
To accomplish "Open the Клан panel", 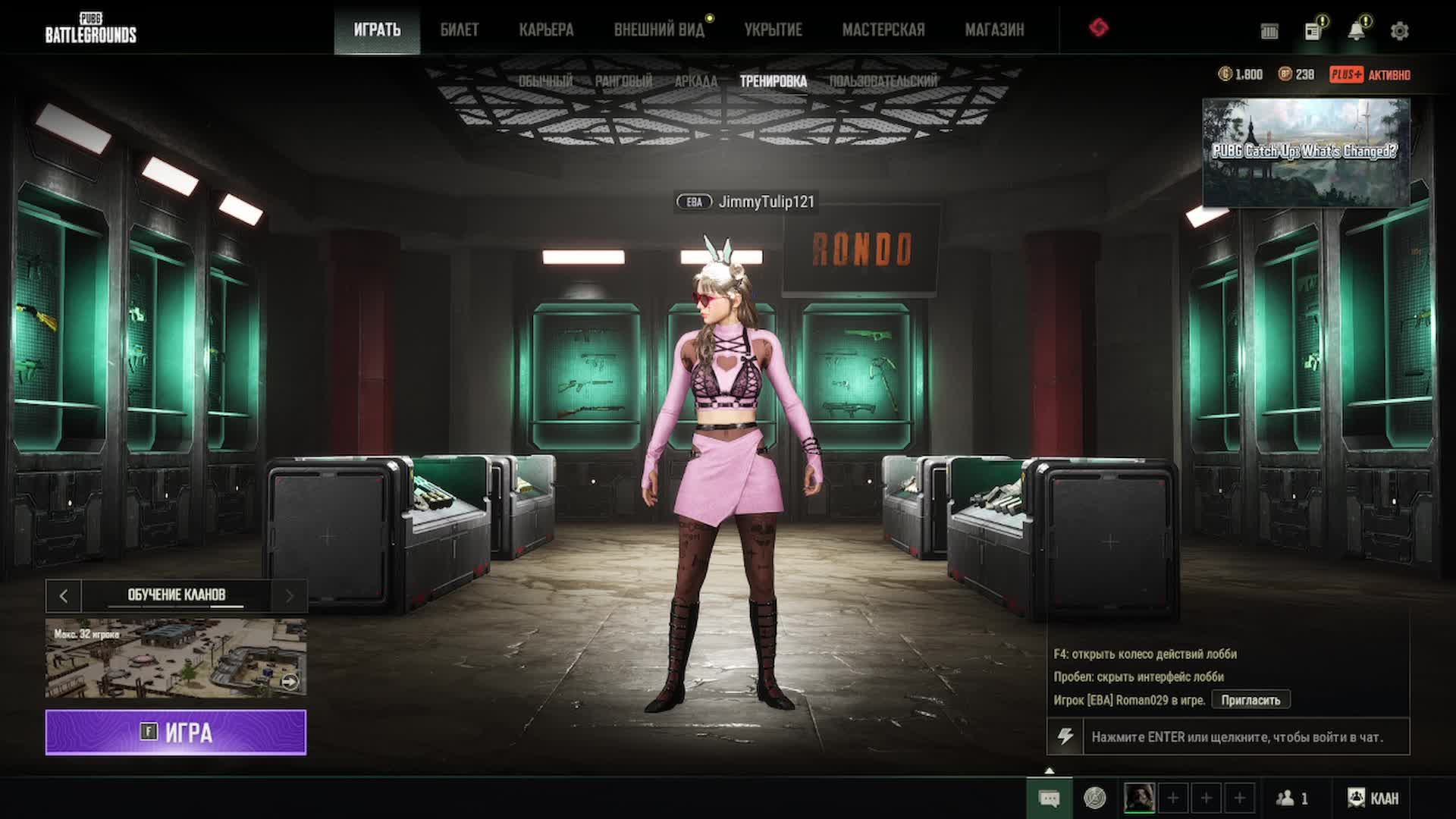I will 1373,799.
